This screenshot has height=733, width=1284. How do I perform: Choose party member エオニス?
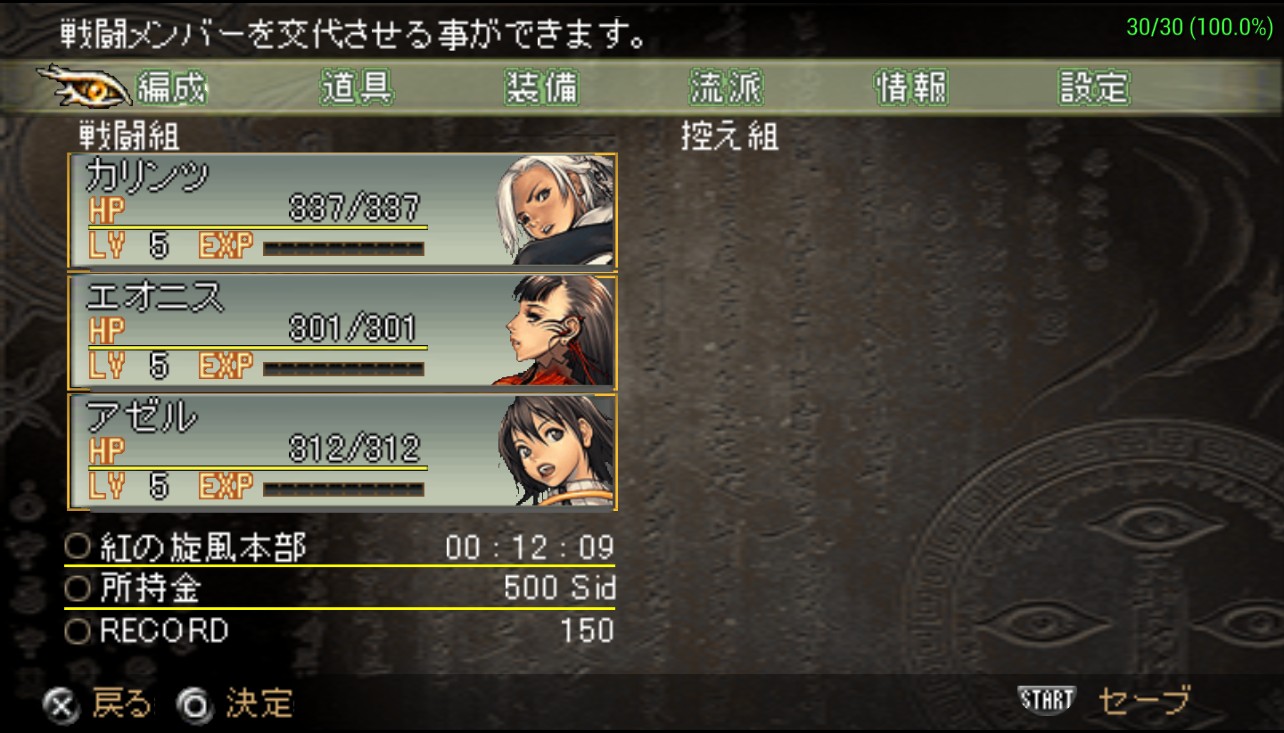pos(342,331)
